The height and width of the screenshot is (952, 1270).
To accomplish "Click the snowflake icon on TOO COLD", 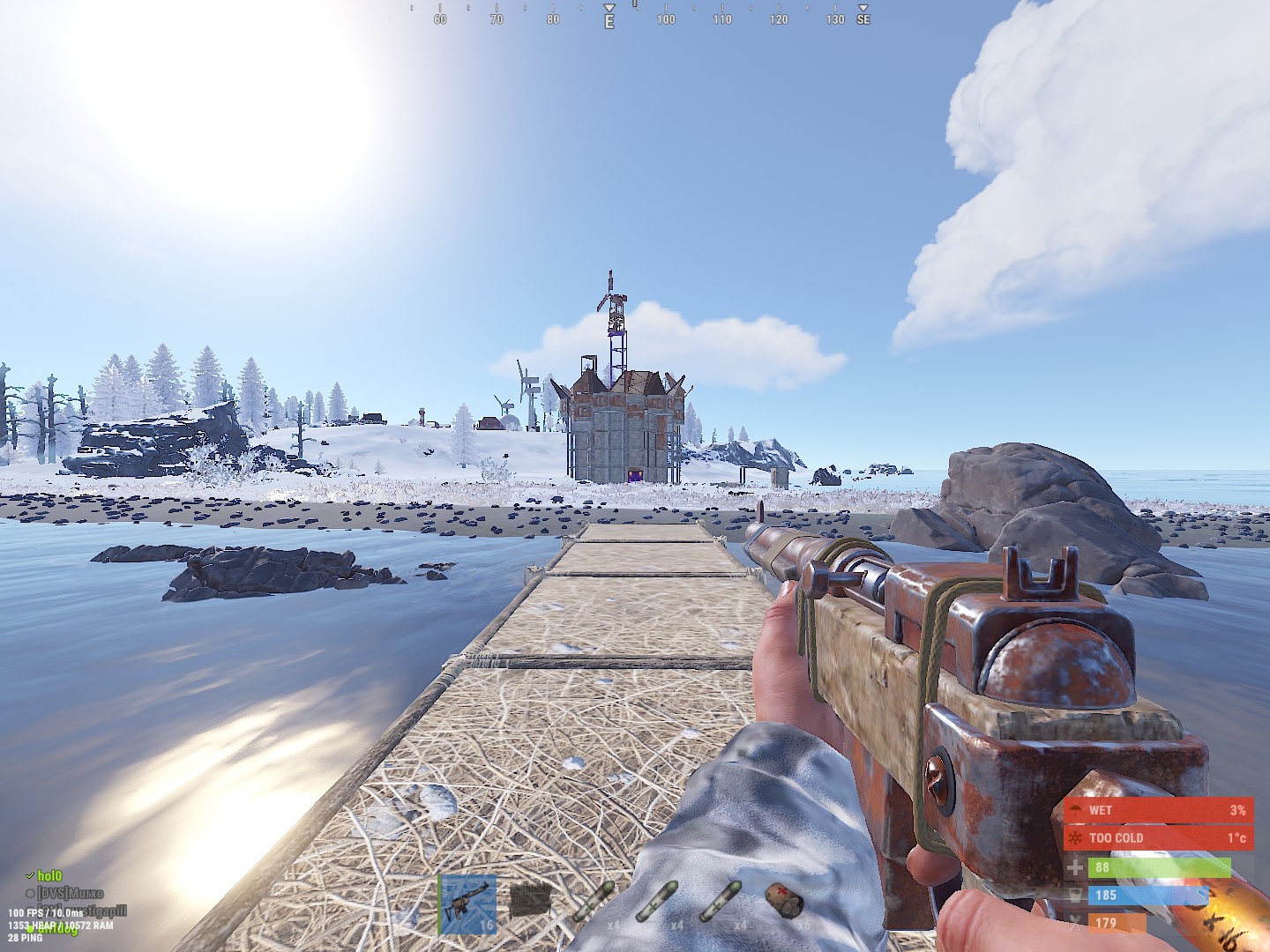I will pyautogui.click(x=1076, y=837).
